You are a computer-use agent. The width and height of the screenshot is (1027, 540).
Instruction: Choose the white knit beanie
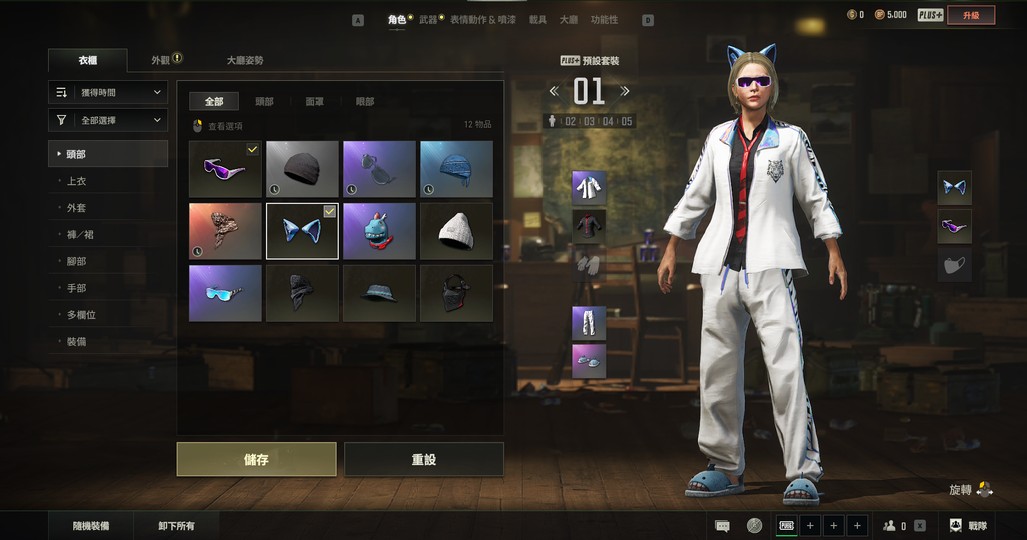[456, 231]
